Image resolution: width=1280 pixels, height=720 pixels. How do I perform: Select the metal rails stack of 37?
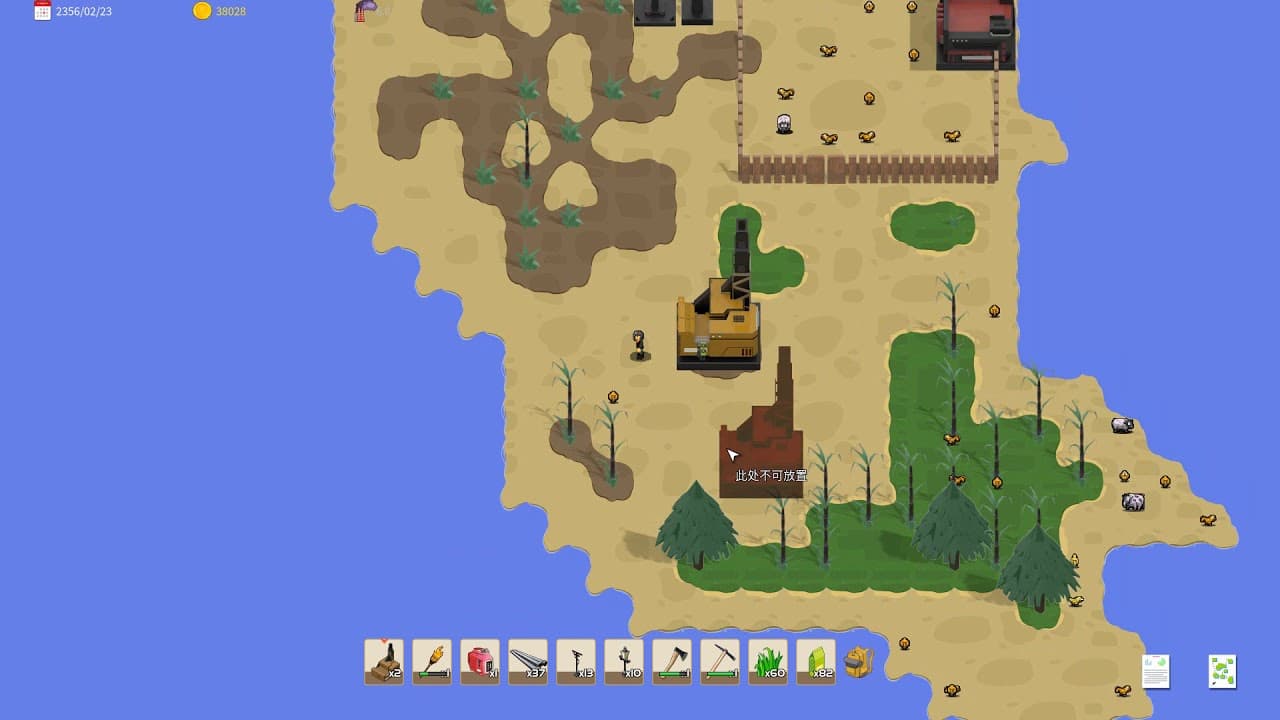527,660
